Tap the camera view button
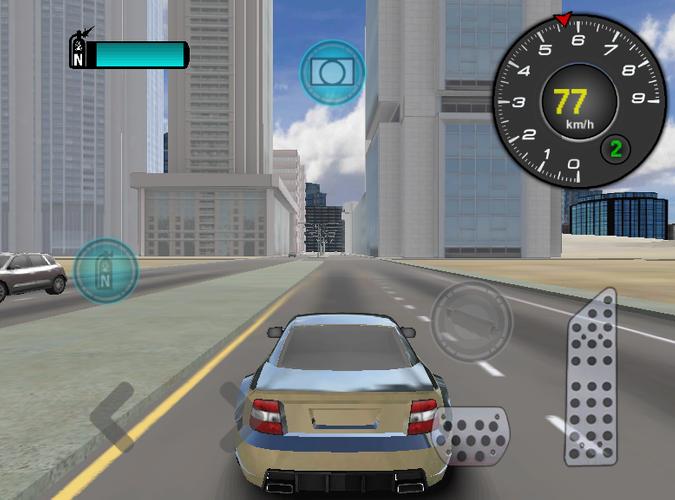Screen dimensions: 675x500 [332, 71]
